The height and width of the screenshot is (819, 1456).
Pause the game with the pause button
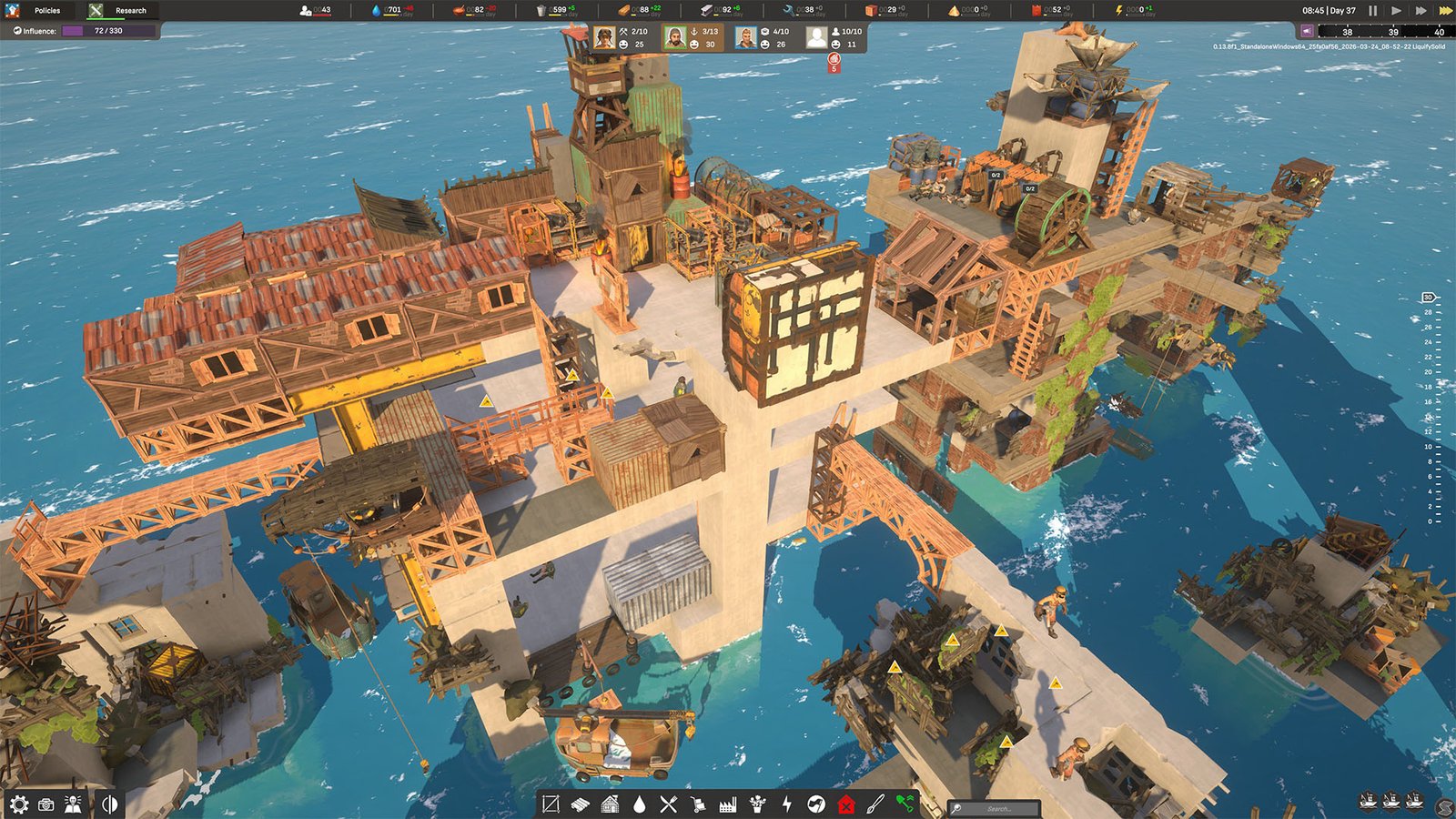click(1373, 12)
